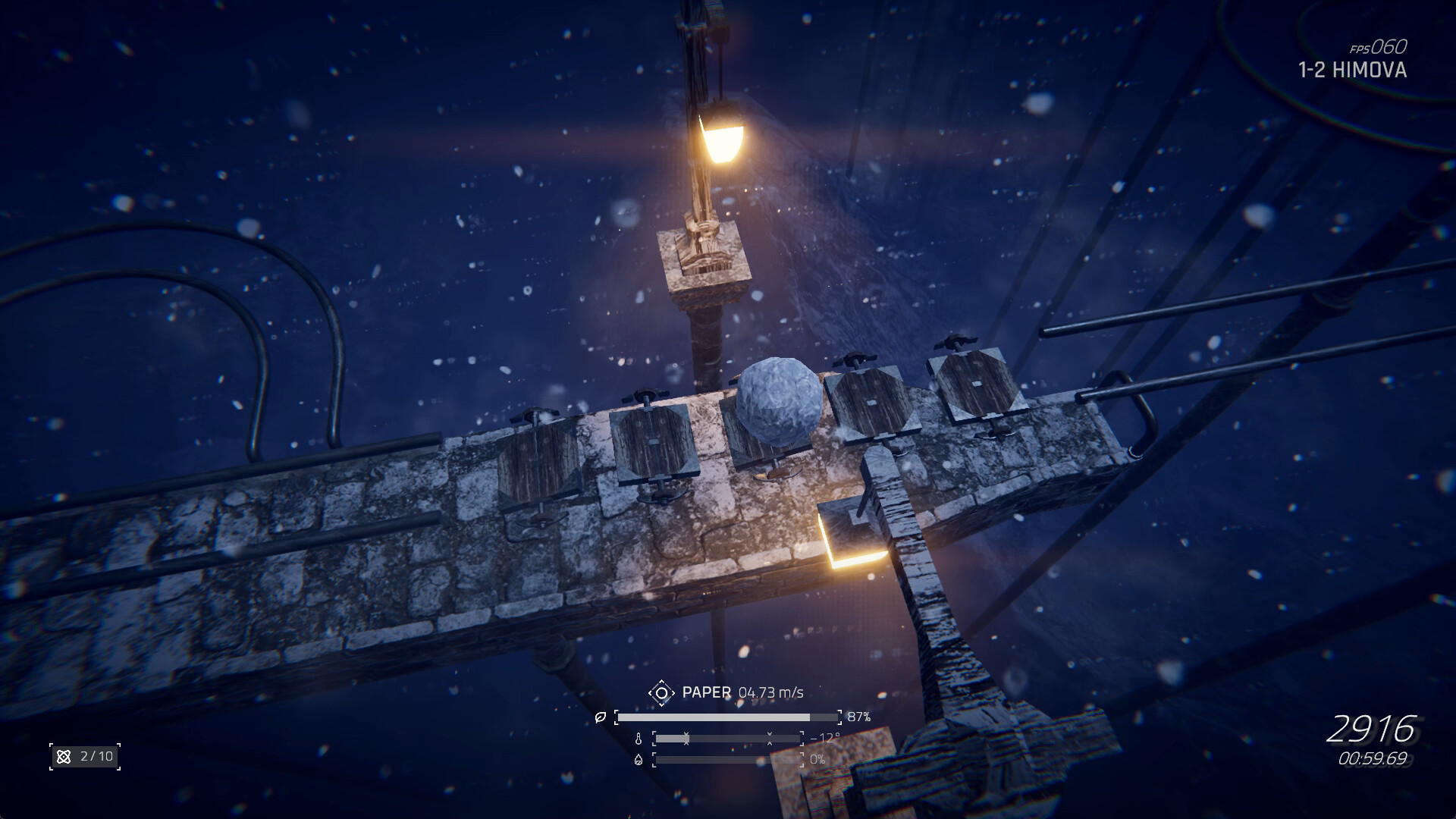This screenshot has height=819, width=1456.
Task: Select the 1-2 HIMOVA level title
Action: tap(1352, 71)
